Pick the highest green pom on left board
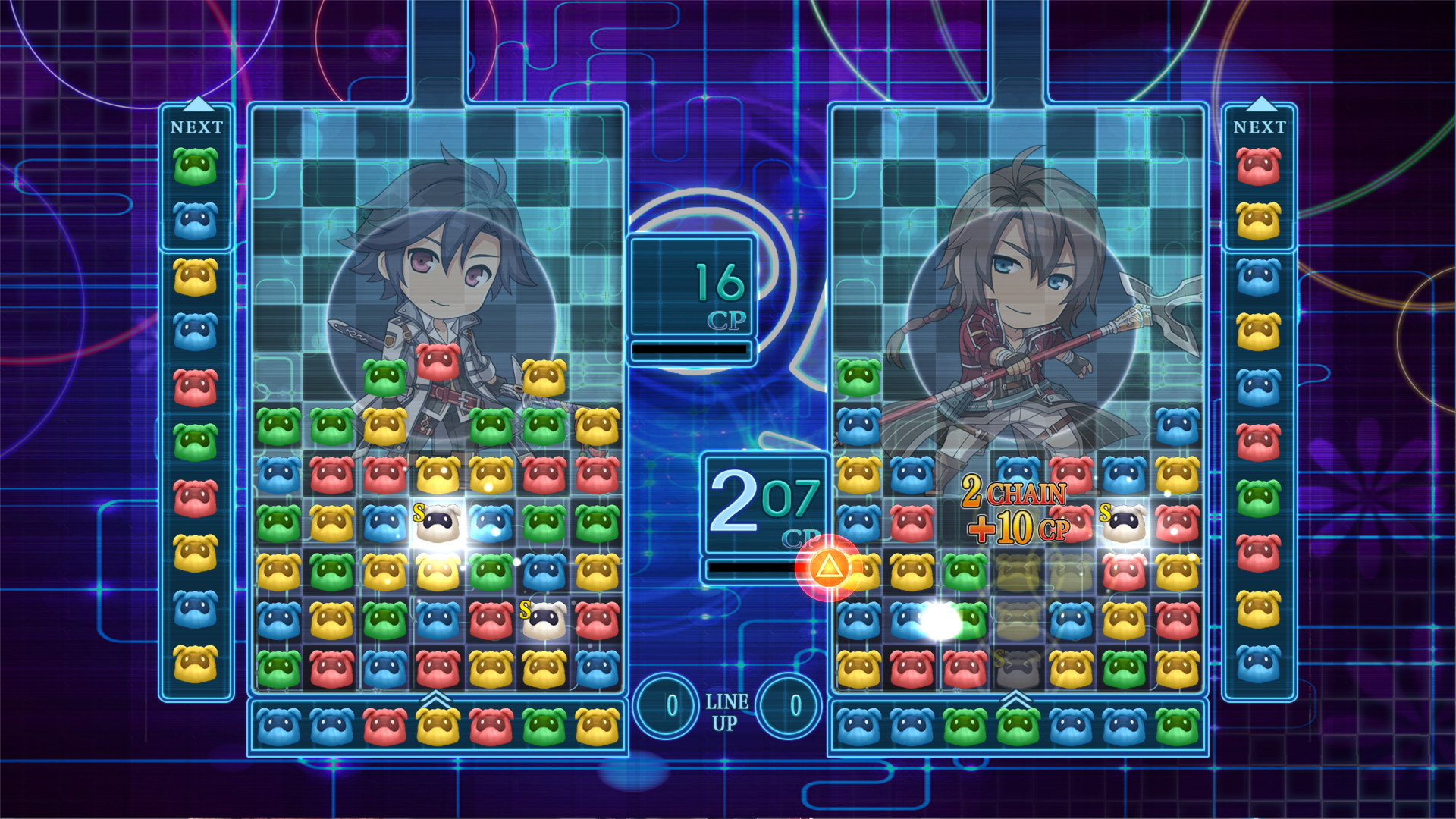The image size is (1456, 819). 385,378
